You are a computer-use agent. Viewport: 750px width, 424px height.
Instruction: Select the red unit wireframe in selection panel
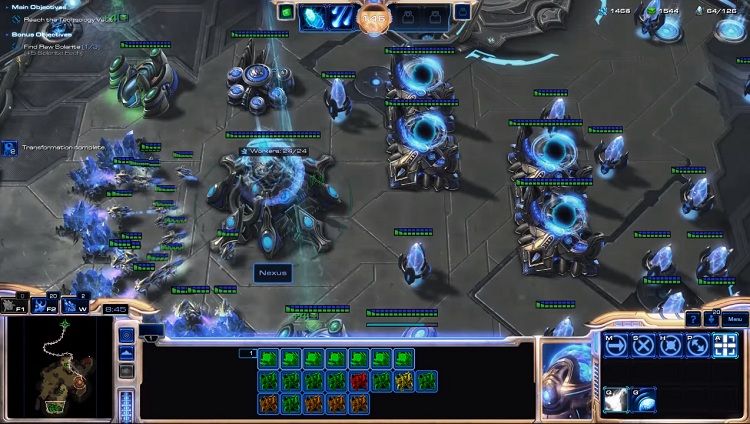[358, 380]
